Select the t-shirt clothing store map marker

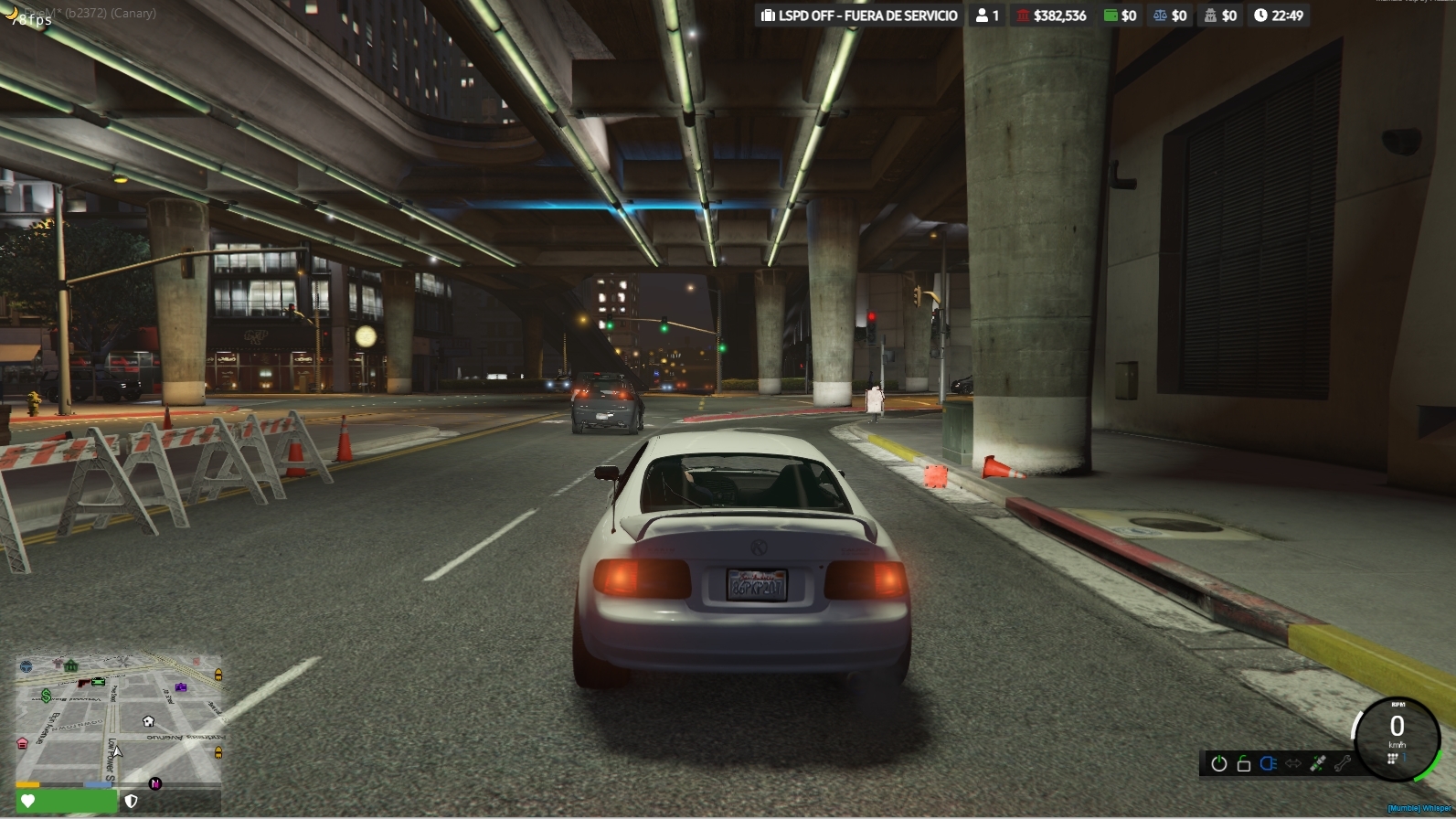coord(58,662)
